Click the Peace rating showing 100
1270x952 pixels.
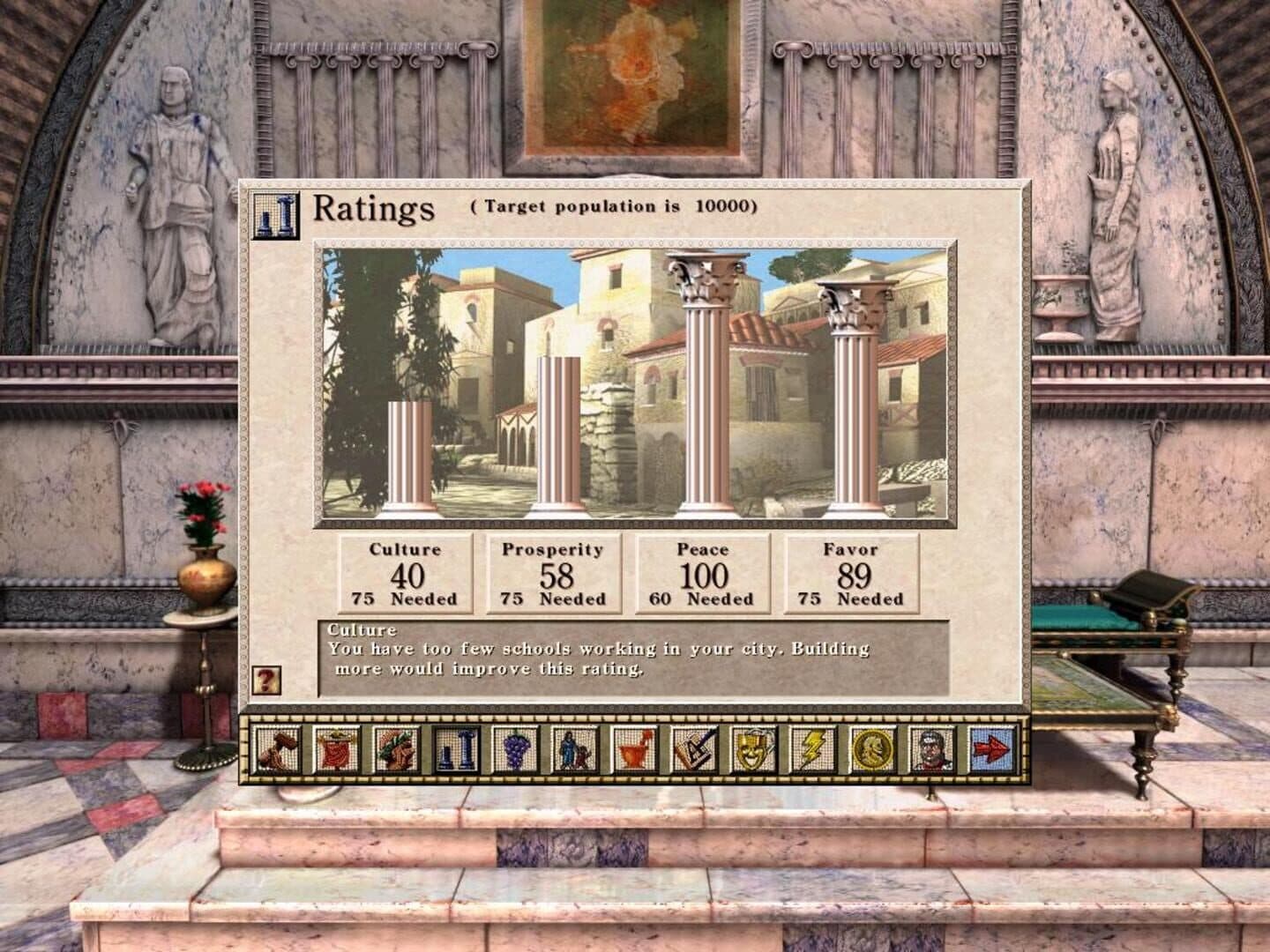(x=701, y=575)
